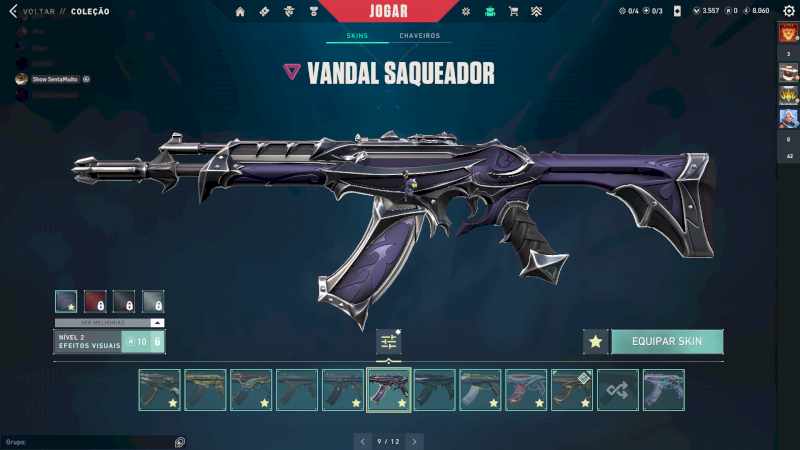Click the chat input field labeled Grupo

(90, 441)
